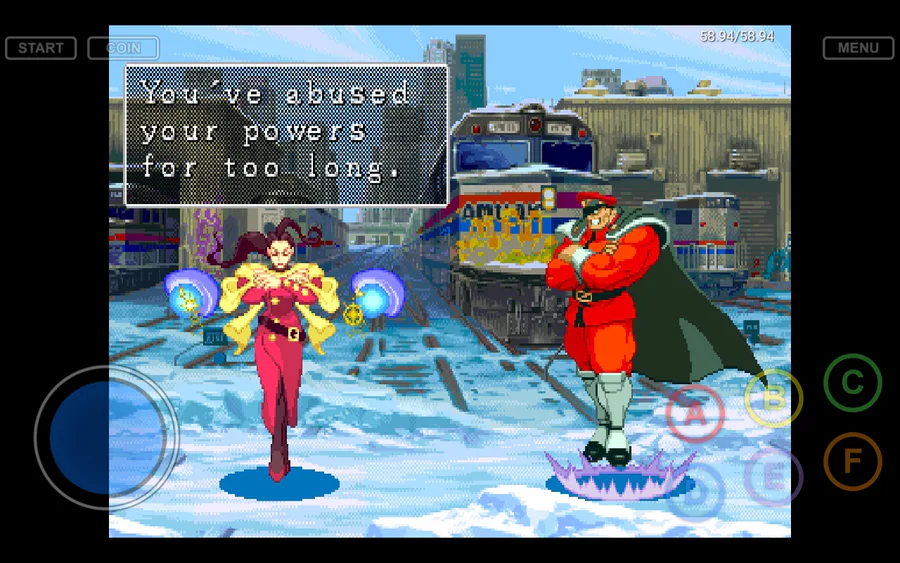Tap the purple E attack button
The height and width of the screenshot is (563, 900).
(773, 476)
